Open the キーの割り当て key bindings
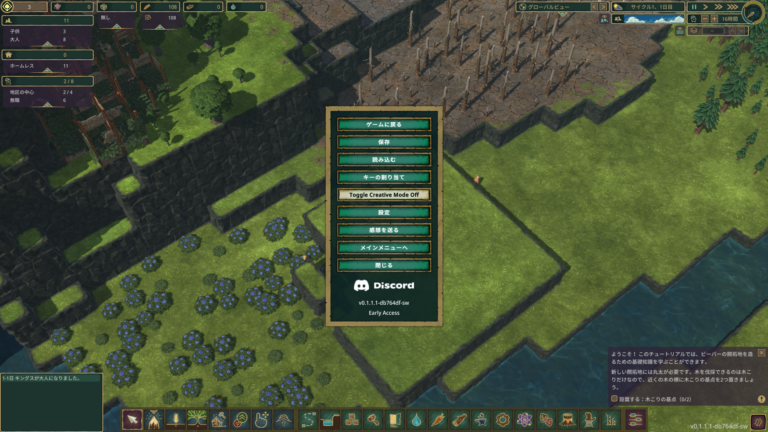The width and height of the screenshot is (768, 432). pyautogui.click(x=384, y=177)
